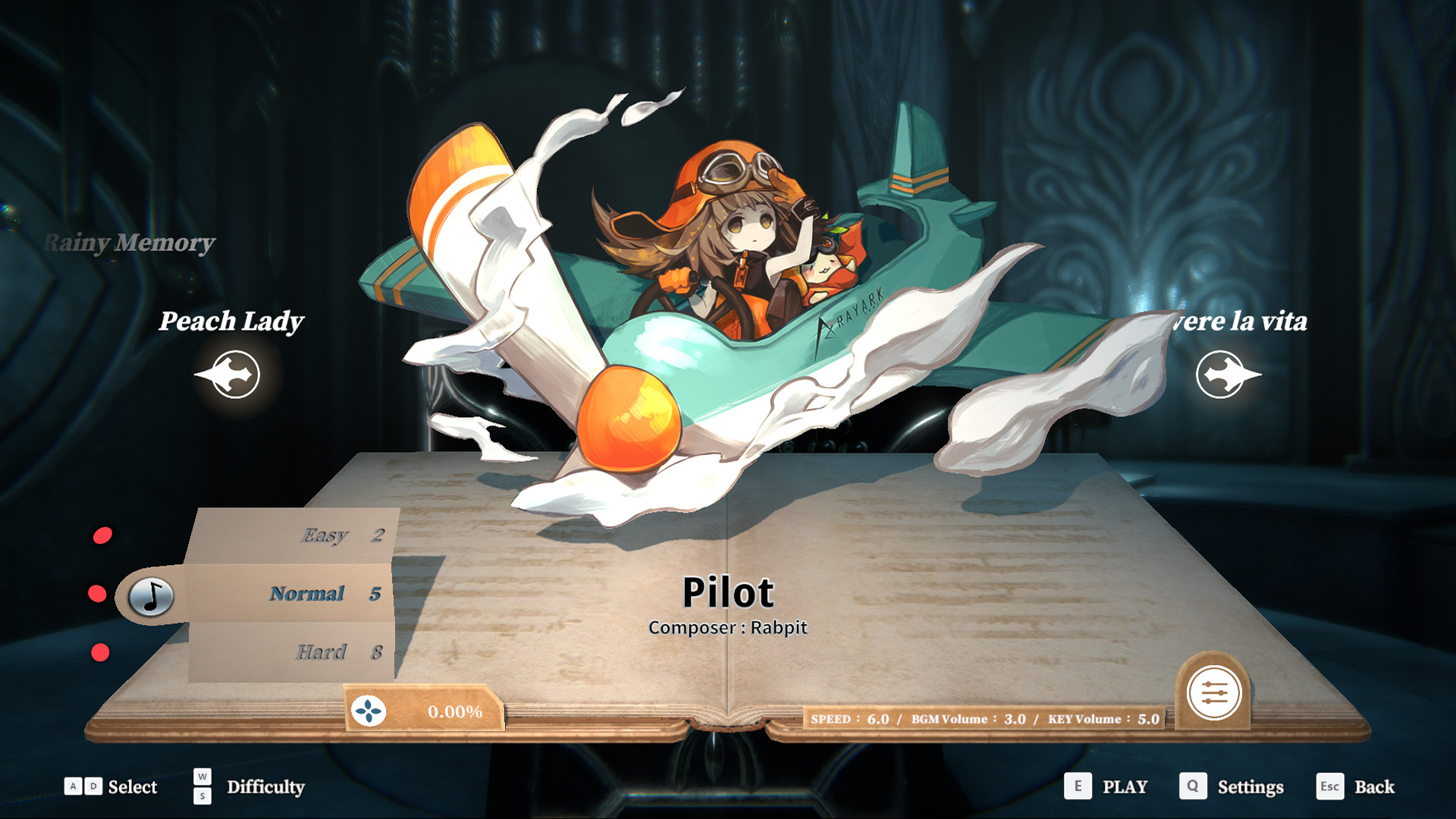This screenshot has width=1456, height=819.
Task: Select the bottom red dot indicator
Action: click(x=99, y=651)
